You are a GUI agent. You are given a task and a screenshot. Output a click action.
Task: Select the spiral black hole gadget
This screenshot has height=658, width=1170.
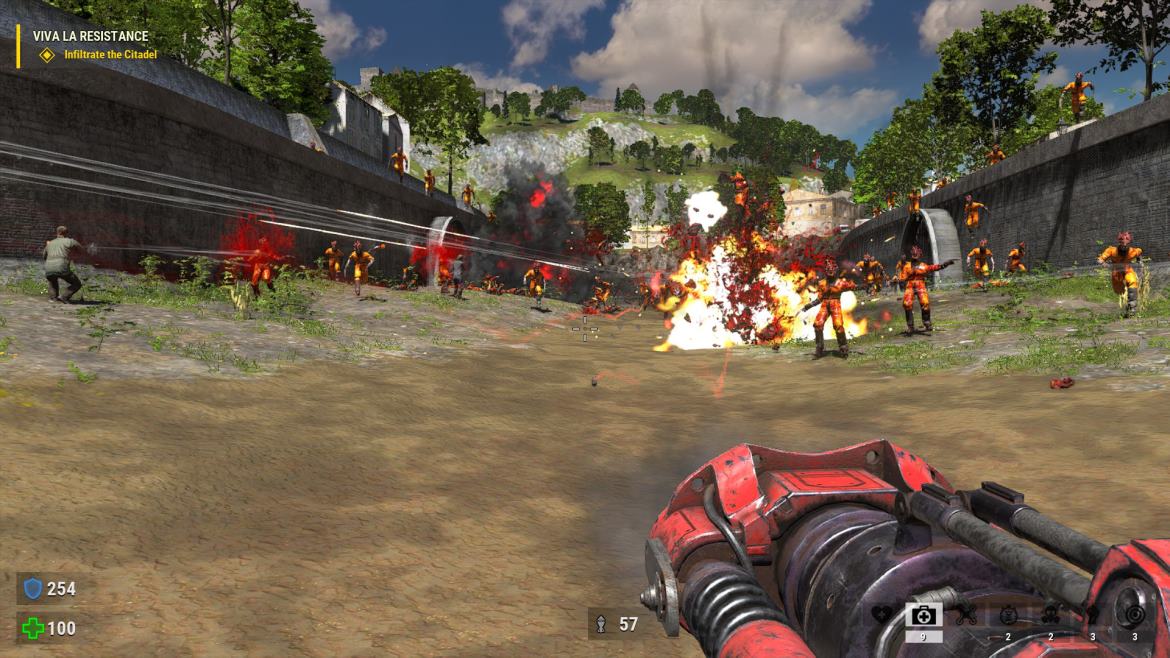(x=1134, y=615)
